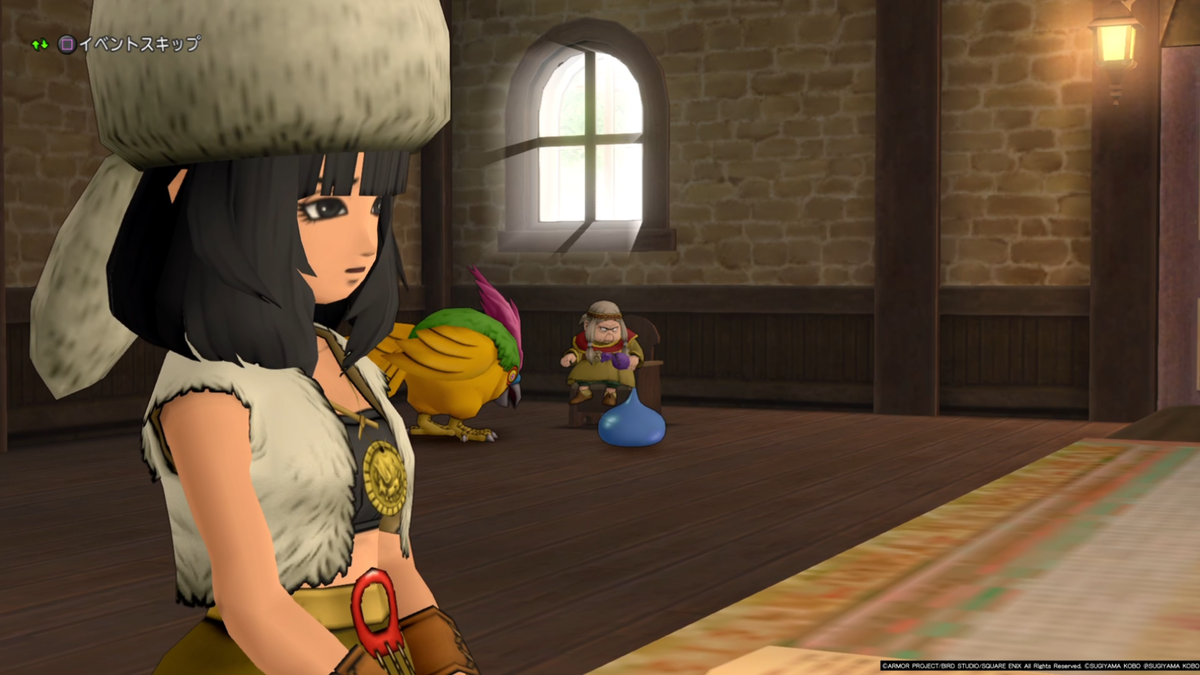Select the イベントスキップ event skip label
The width and height of the screenshot is (1200, 675).
139,44
